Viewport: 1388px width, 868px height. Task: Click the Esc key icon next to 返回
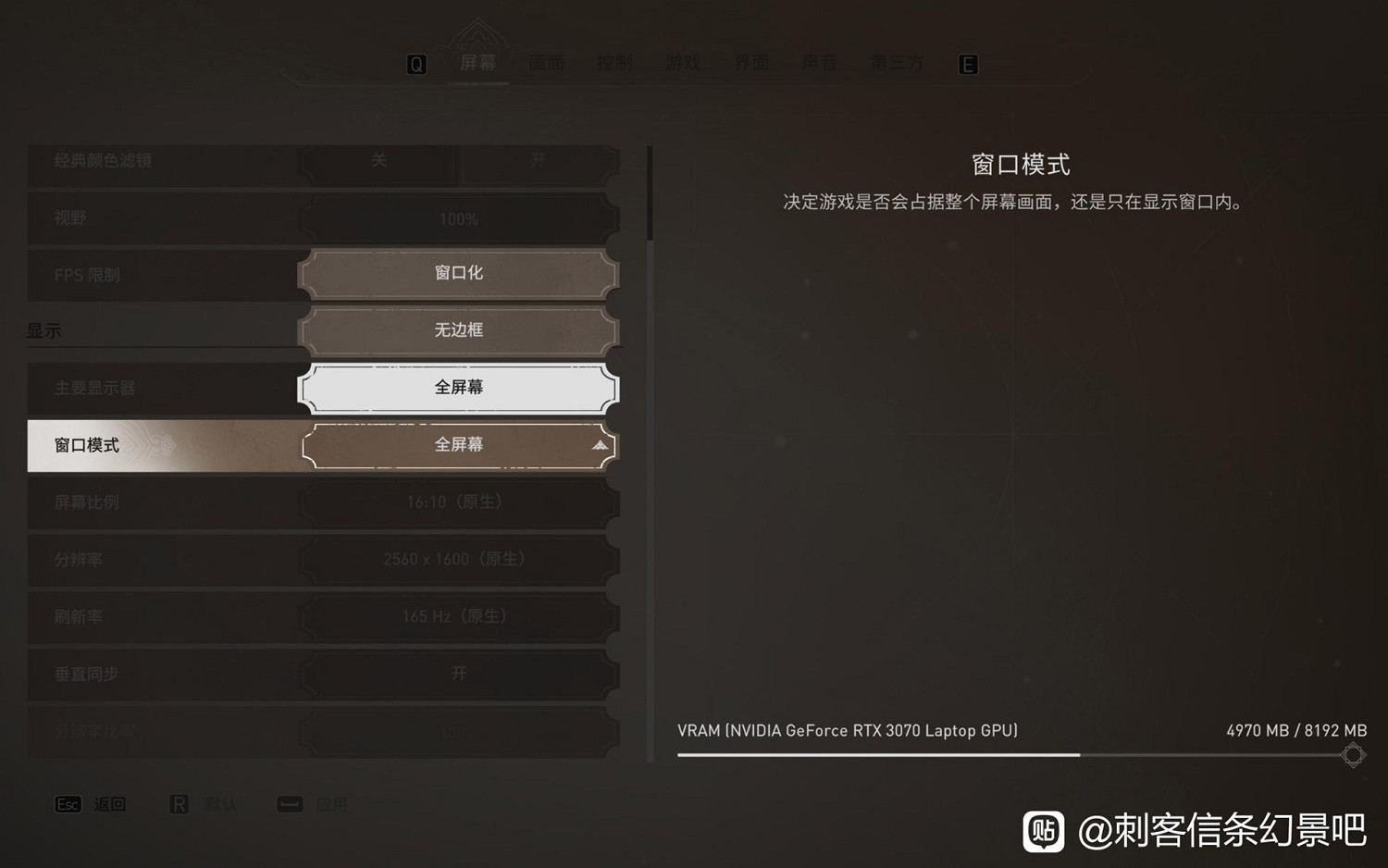(x=68, y=804)
